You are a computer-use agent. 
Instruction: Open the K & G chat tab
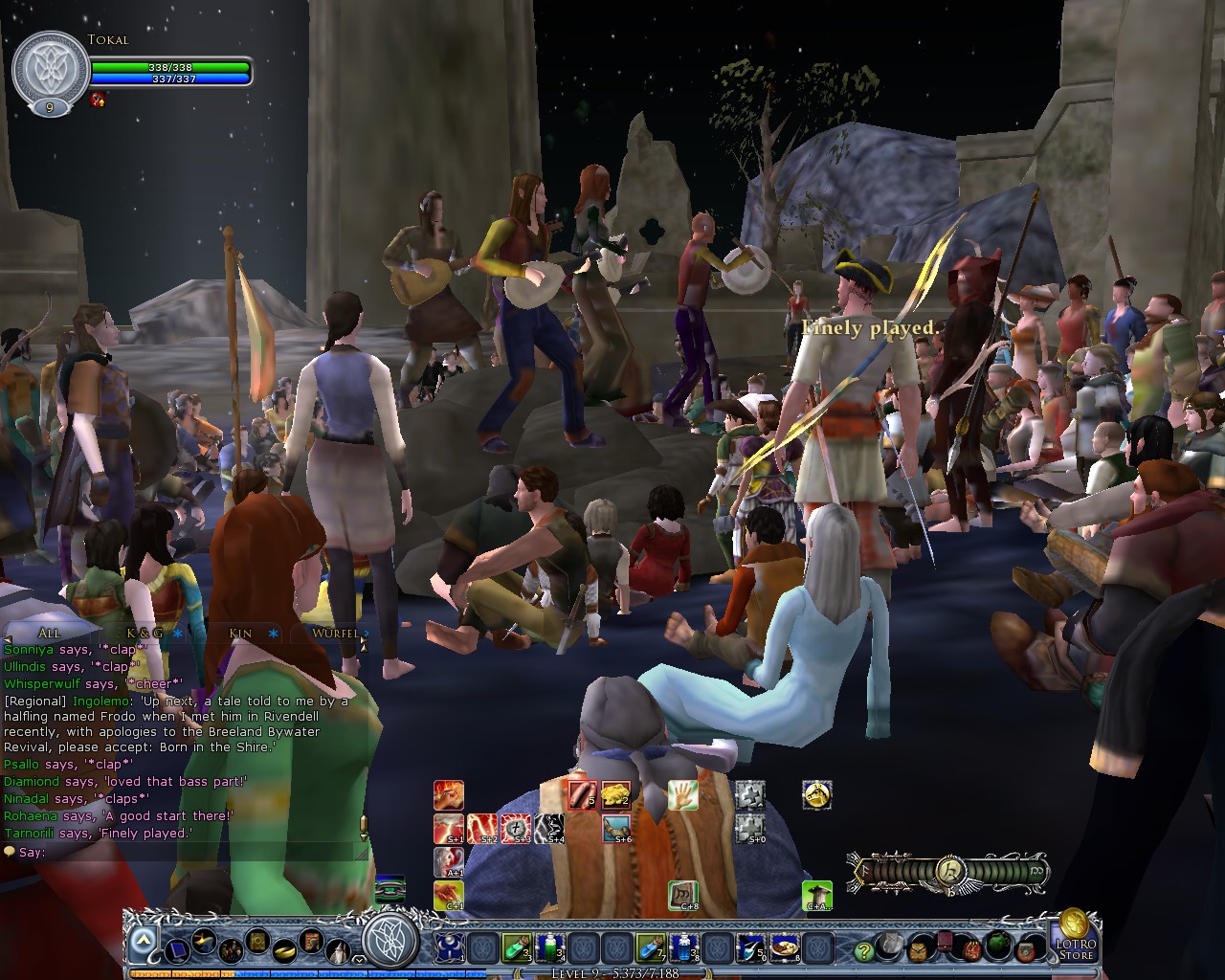pyautogui.click(x=145, y=633)
